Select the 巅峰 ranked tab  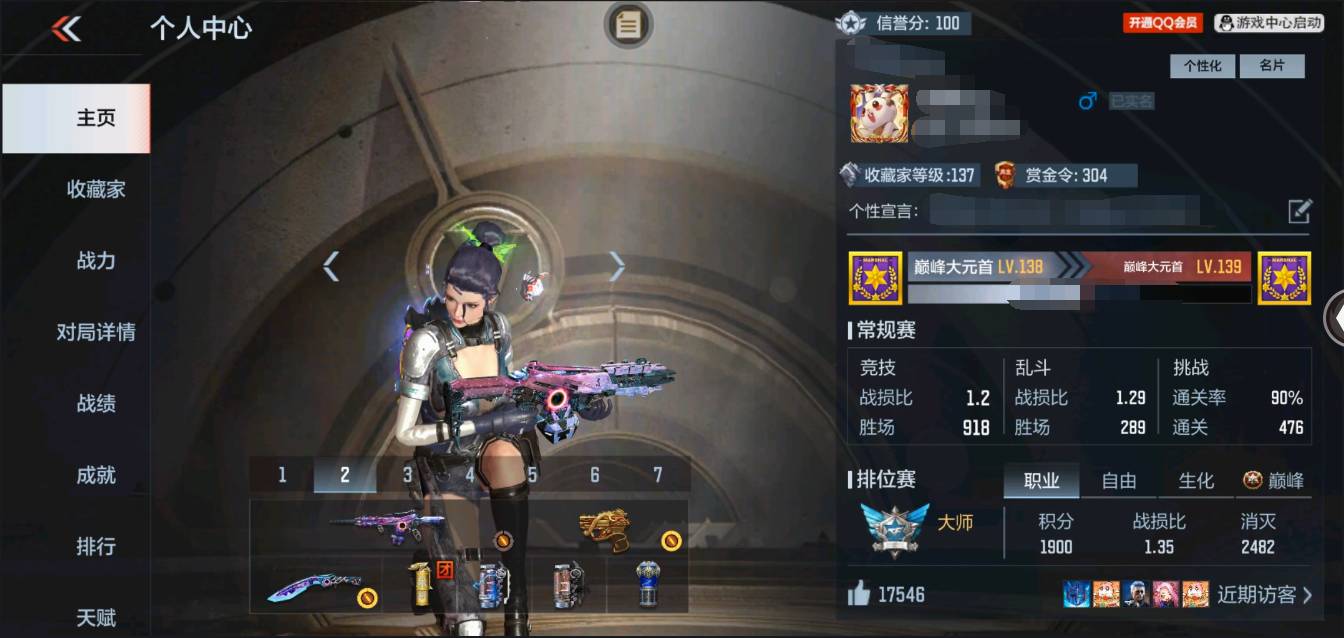click(1274, 481)
